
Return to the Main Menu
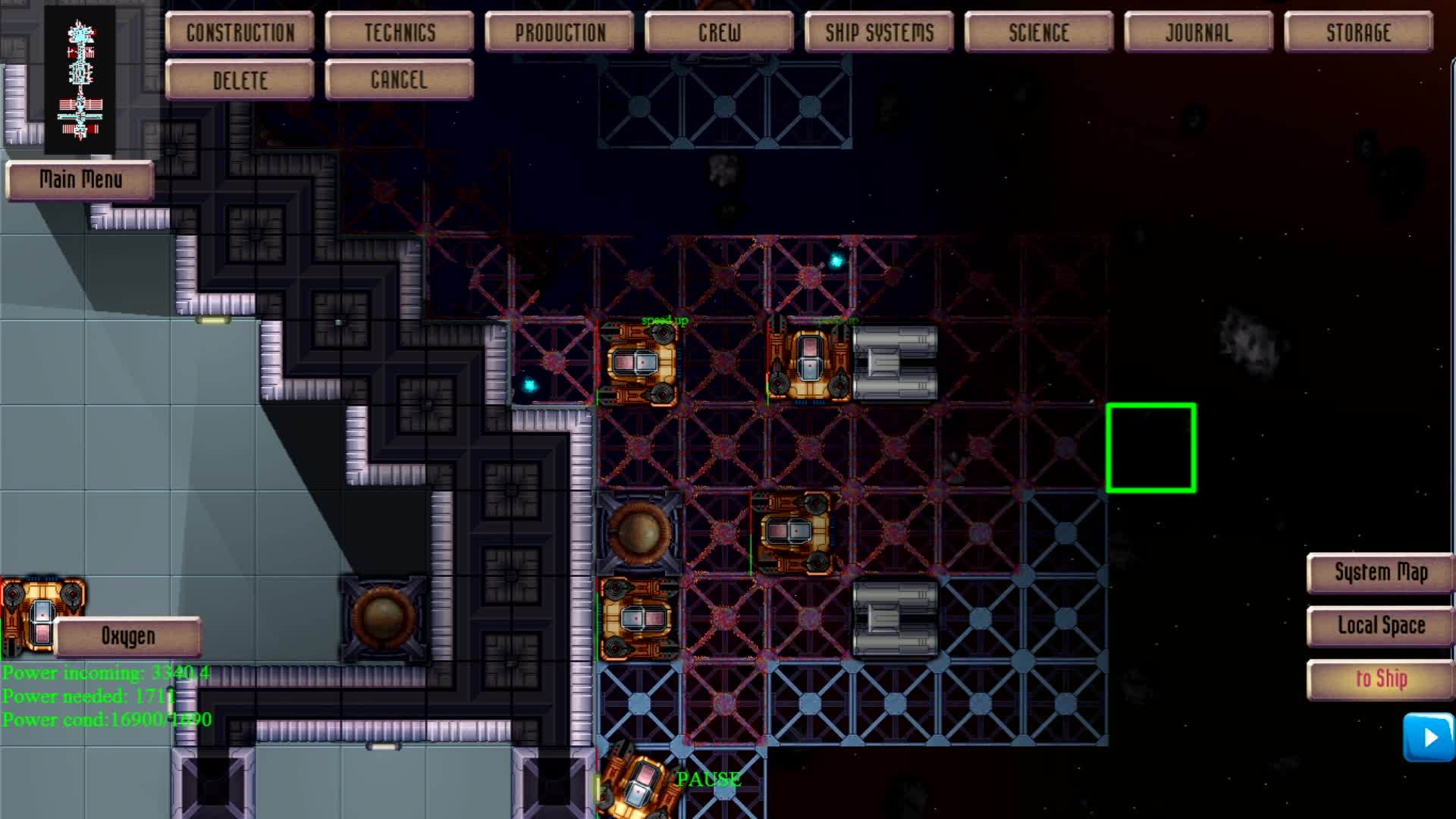[x=80, y=180]
